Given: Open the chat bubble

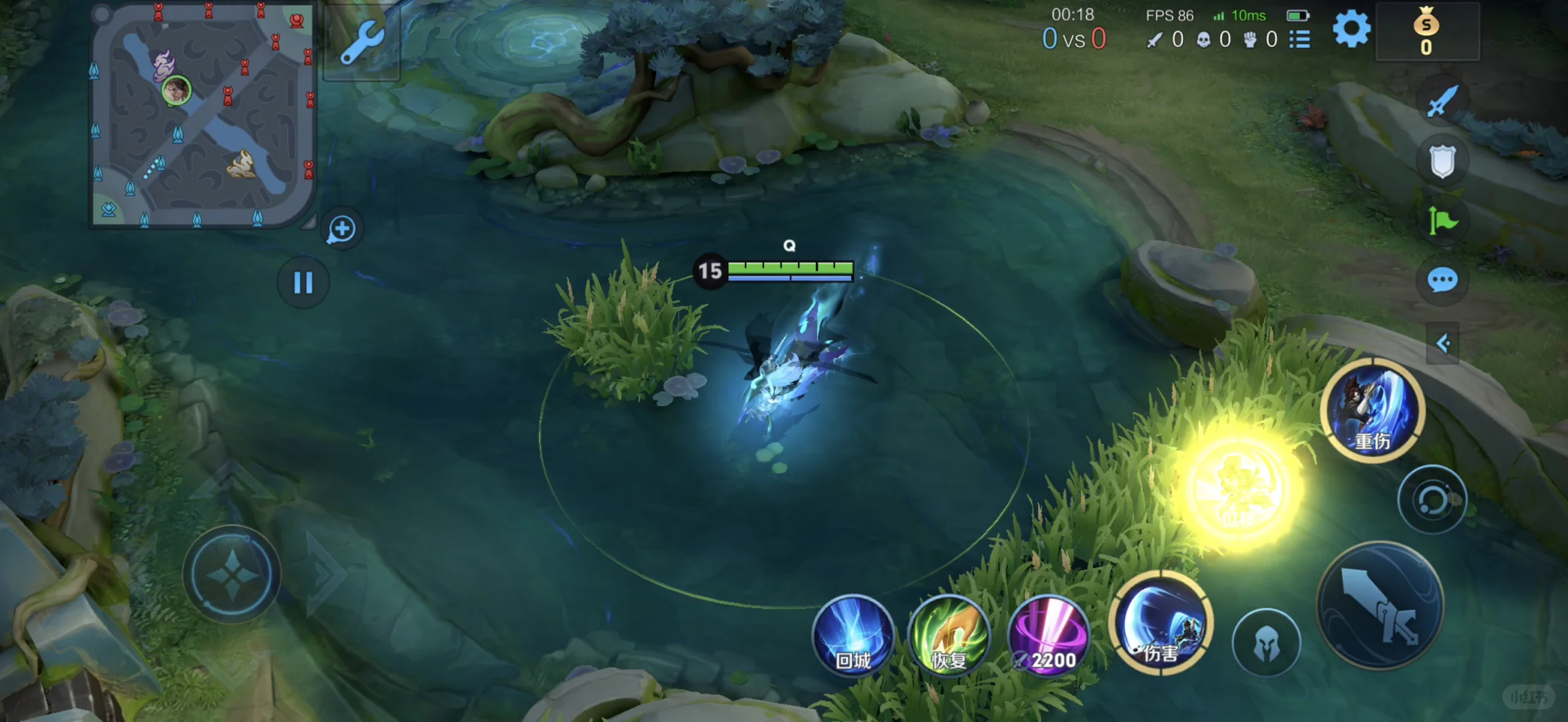Looking at the screenshot, I should [x=1442, y=280].
